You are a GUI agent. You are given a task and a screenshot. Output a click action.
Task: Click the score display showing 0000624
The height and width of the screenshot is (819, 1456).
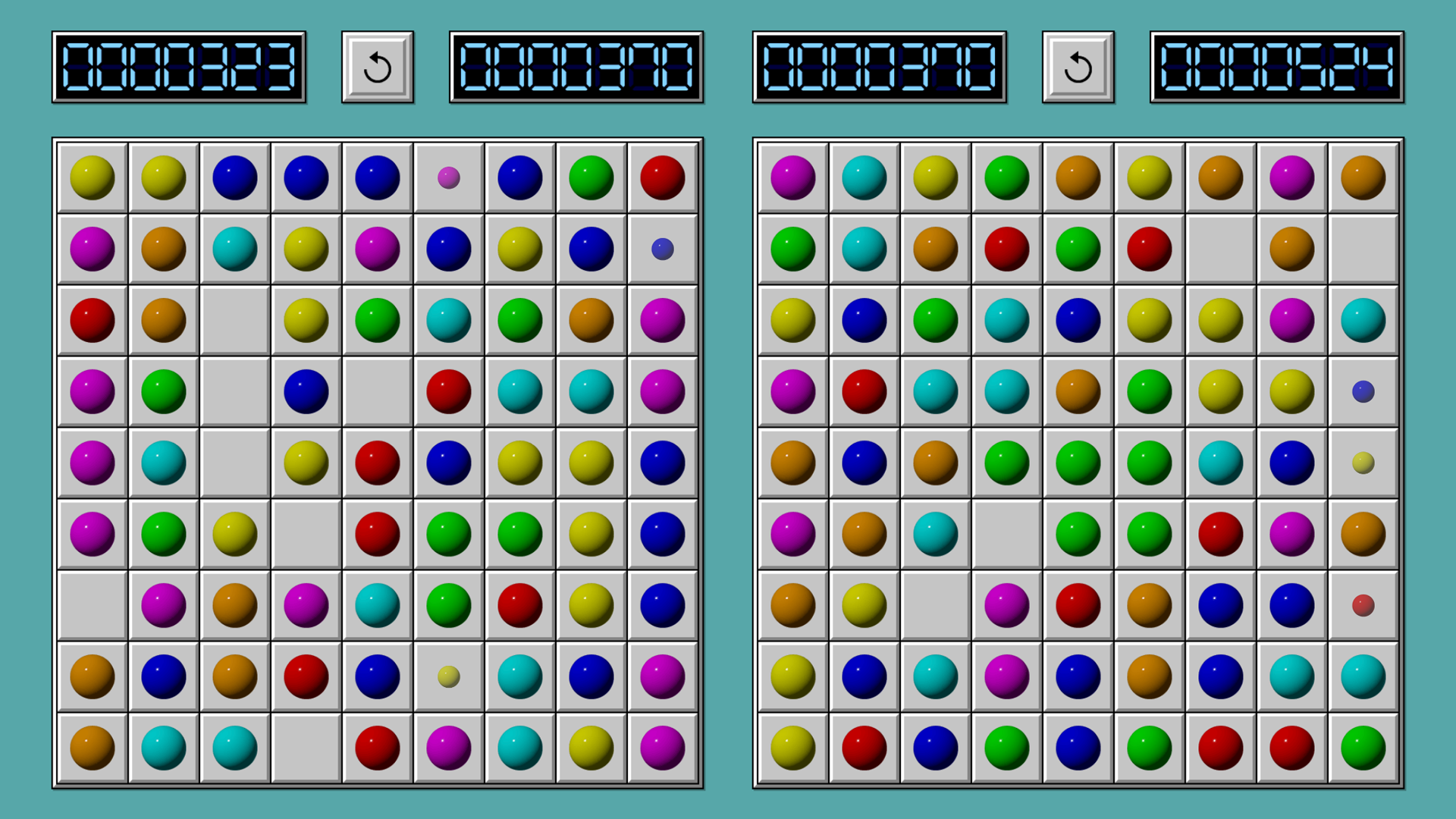pyautogui.click(x=1276, y=66)
